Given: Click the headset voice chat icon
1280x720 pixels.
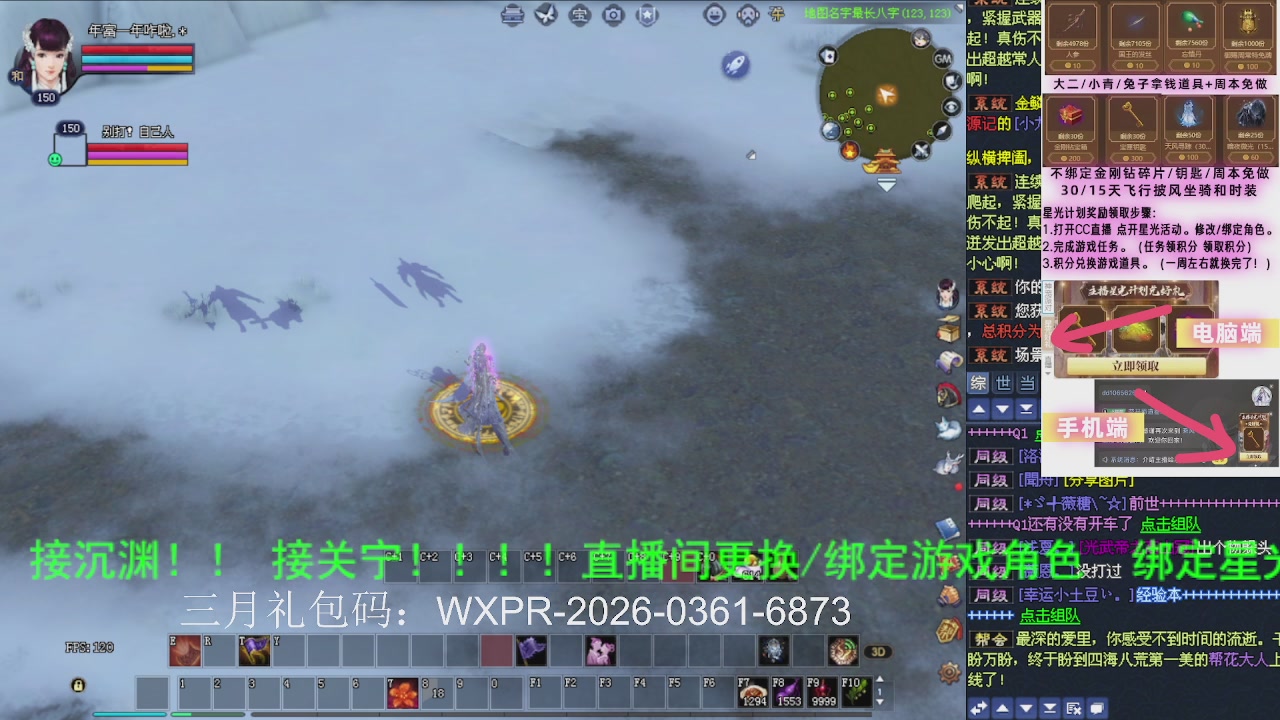Looking at the screenshot, I should [747, 15].
